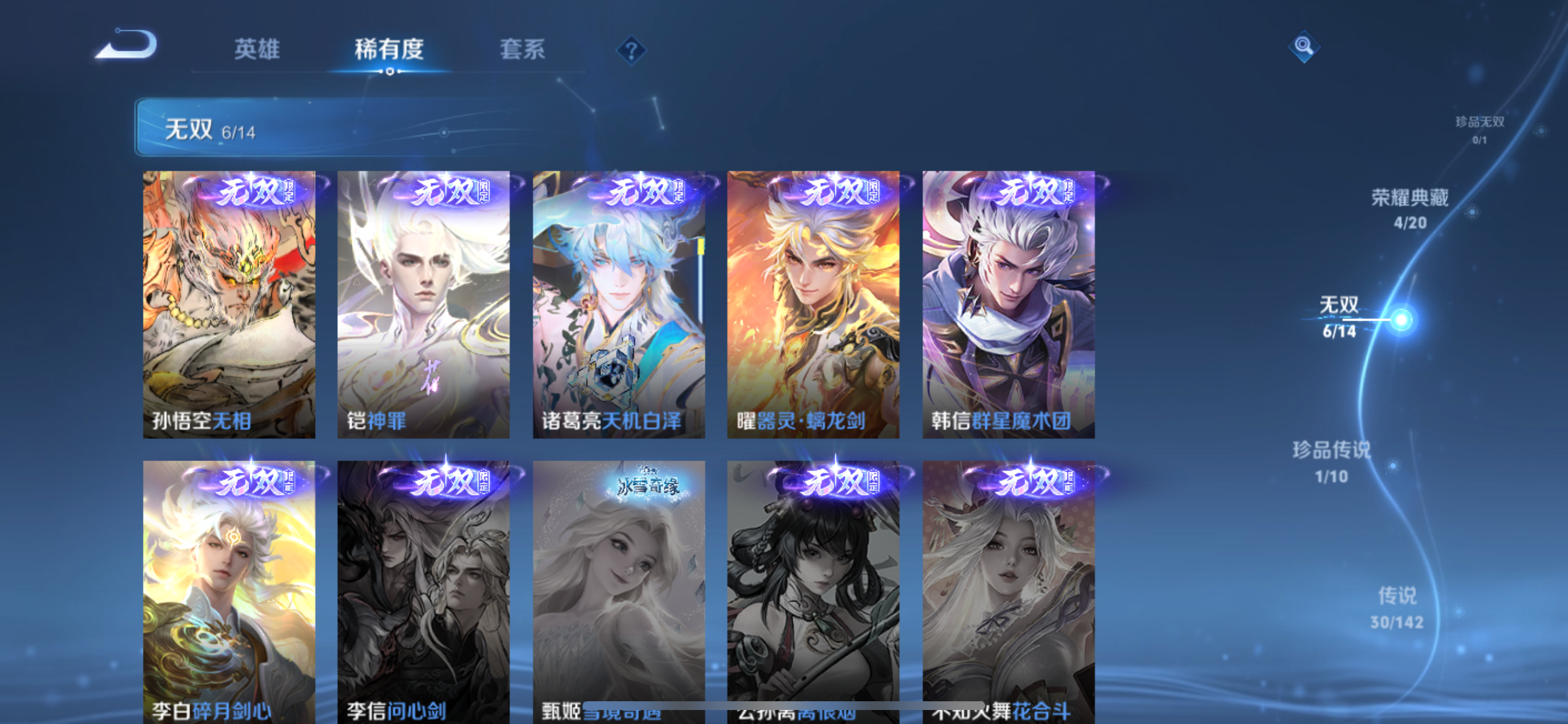Image resolution: width=1568 pixels, height=724 pixels.
Task: View the 诸葛亮天机白泽 skin
Action: pos(619,303)
